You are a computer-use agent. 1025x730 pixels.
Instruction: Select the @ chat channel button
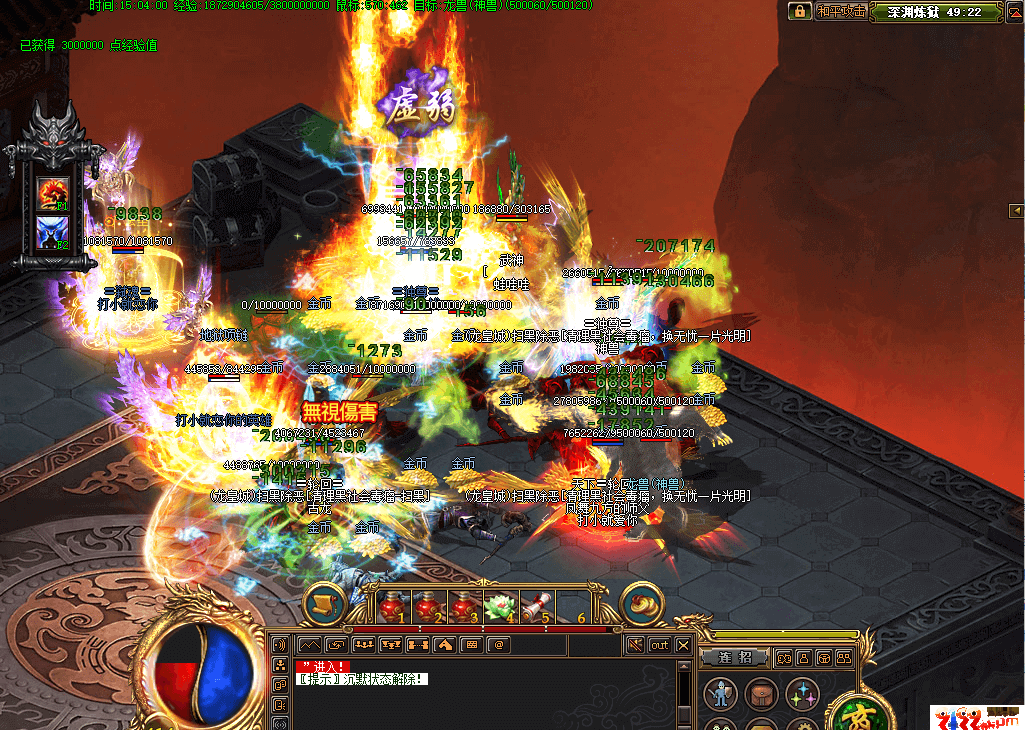[x=497, y=645]
